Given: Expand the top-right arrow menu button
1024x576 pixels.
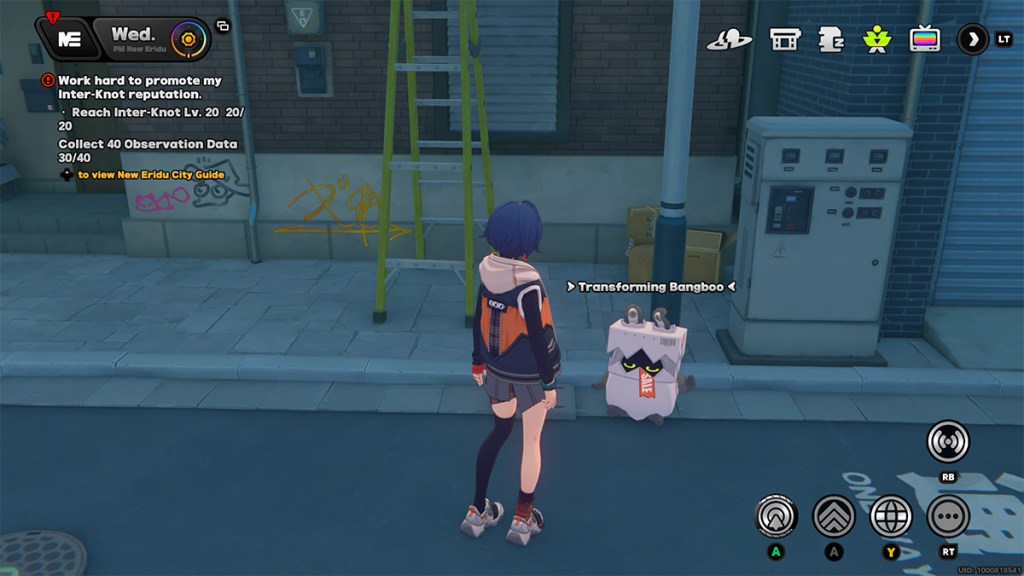Looking at the screenshot, I should pos(972,39).
